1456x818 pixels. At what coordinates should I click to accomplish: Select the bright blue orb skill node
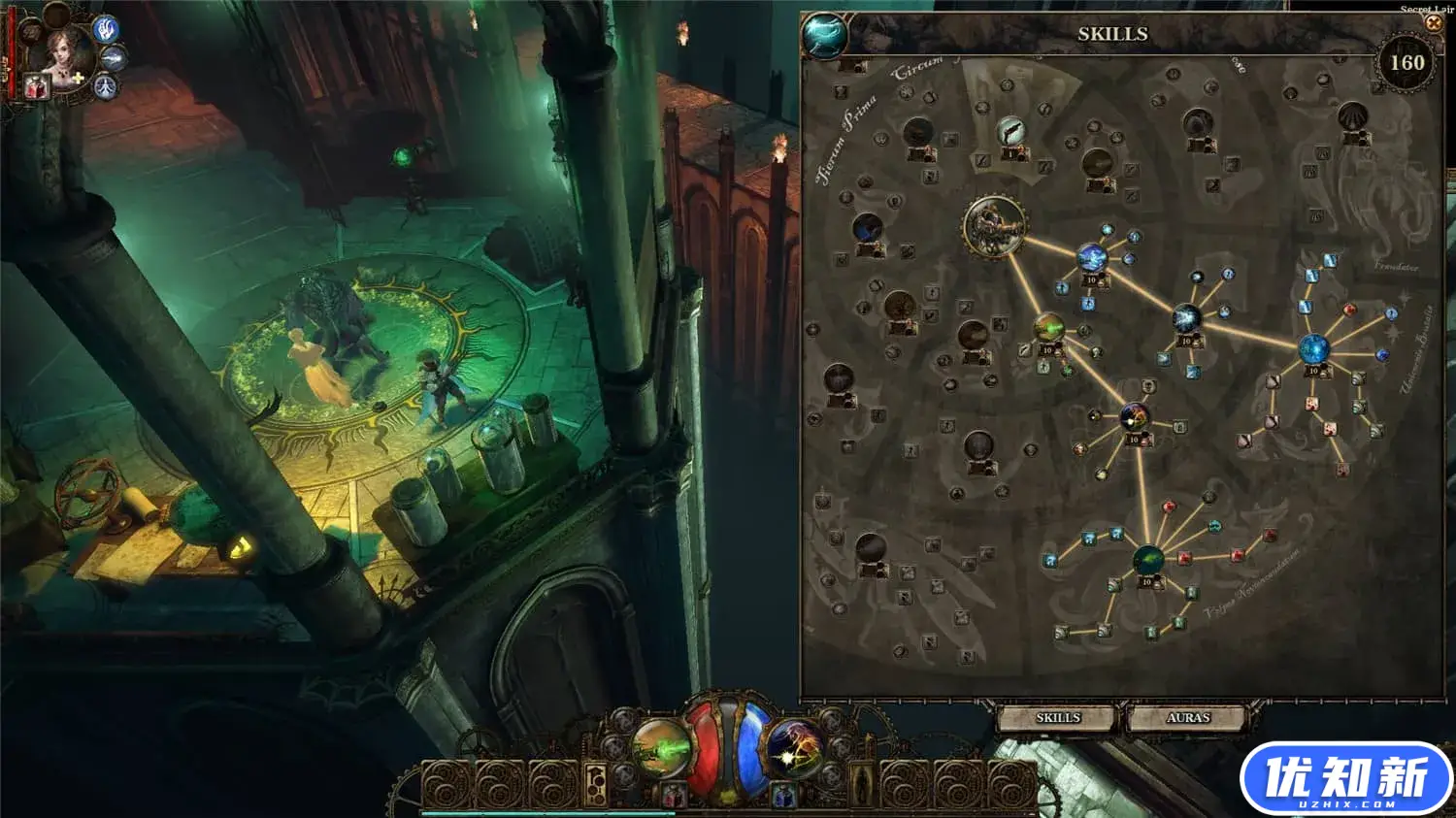point(1314,348)
